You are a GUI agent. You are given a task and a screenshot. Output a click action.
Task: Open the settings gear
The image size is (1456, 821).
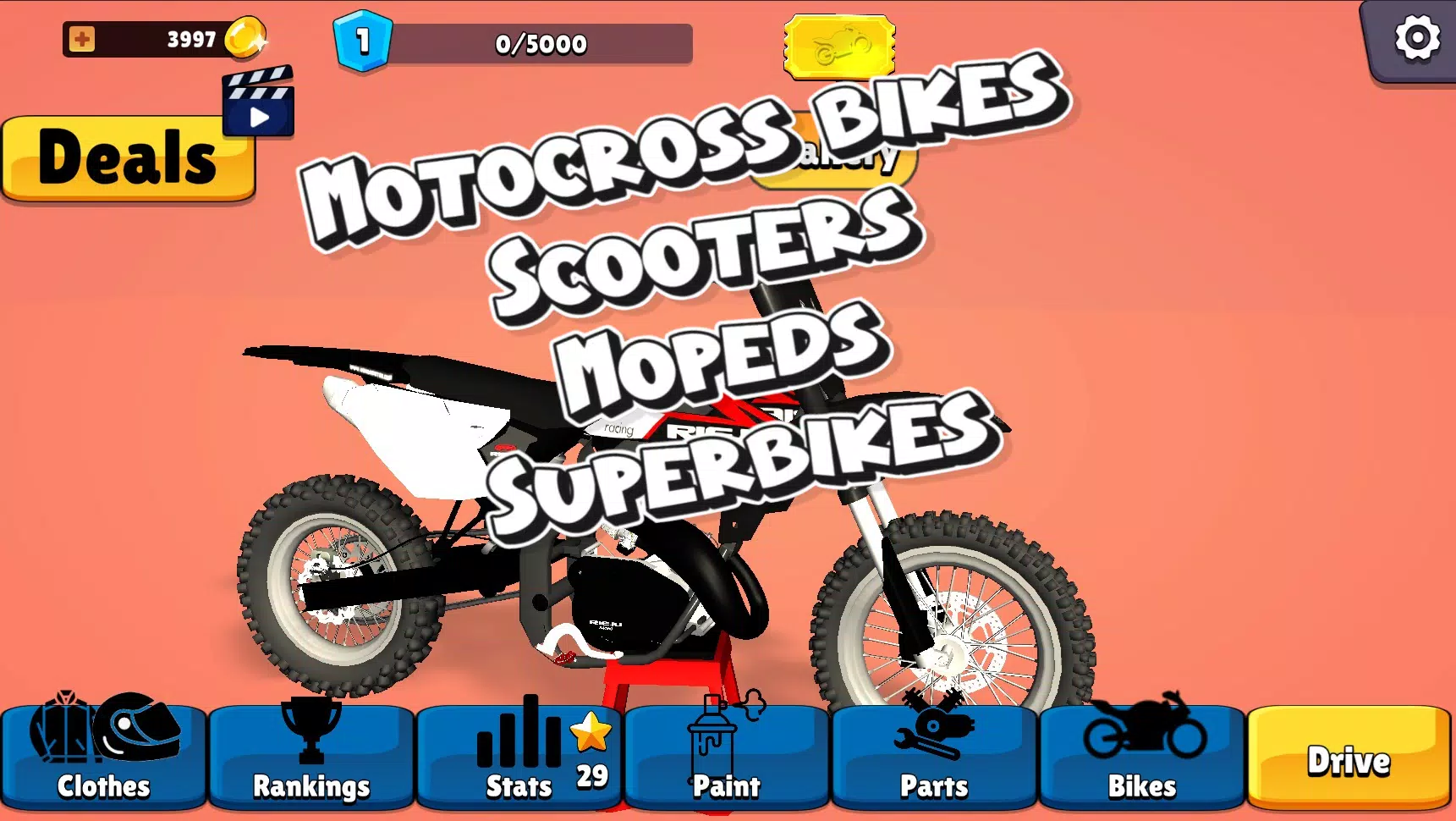1416,37
